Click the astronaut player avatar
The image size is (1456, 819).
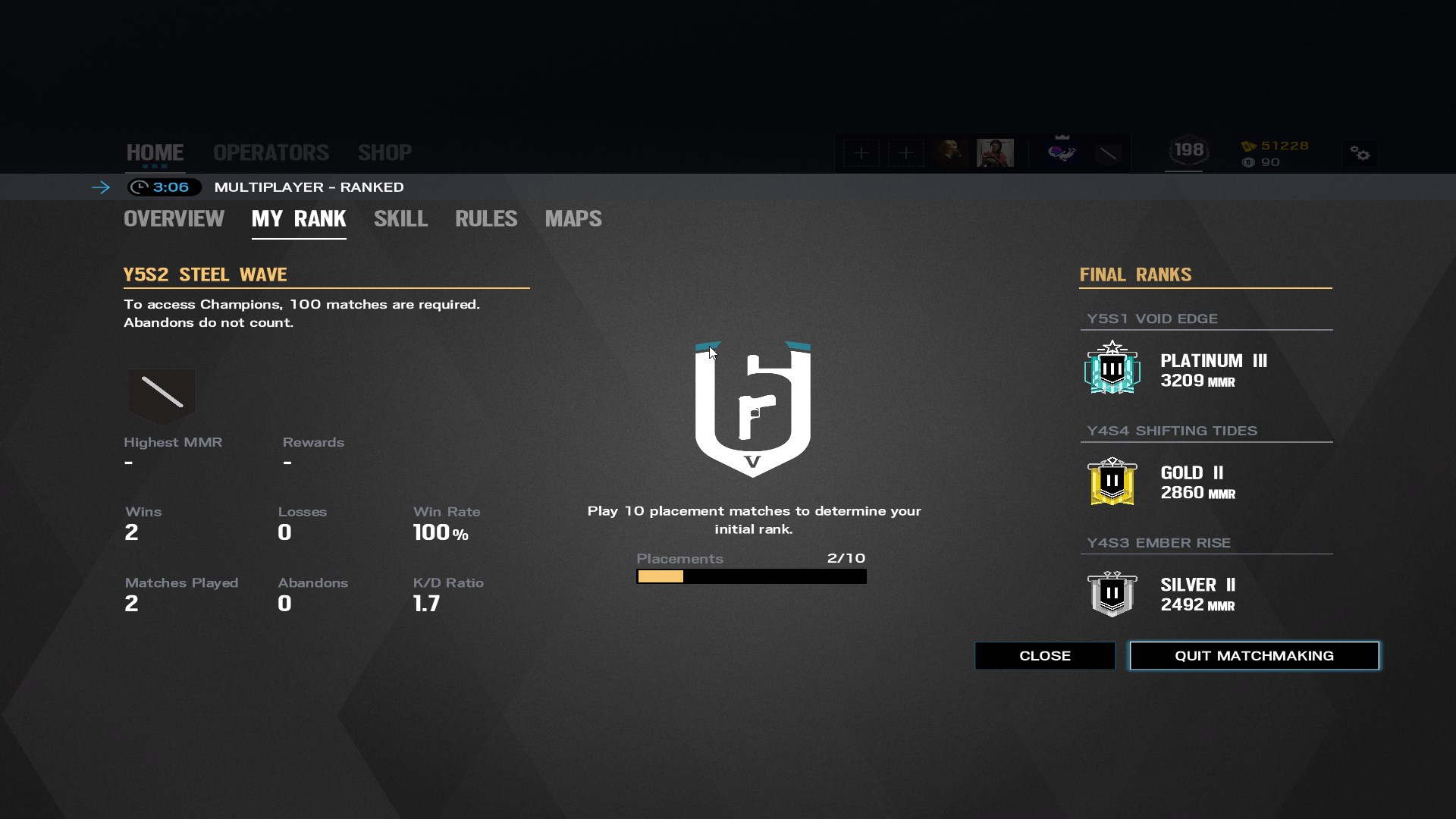tap(1062, 152)
